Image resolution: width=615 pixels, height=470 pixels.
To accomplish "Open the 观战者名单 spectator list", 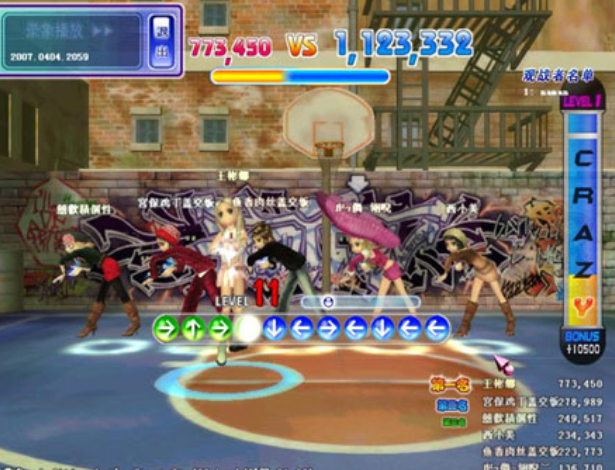I will coord(556,75).
